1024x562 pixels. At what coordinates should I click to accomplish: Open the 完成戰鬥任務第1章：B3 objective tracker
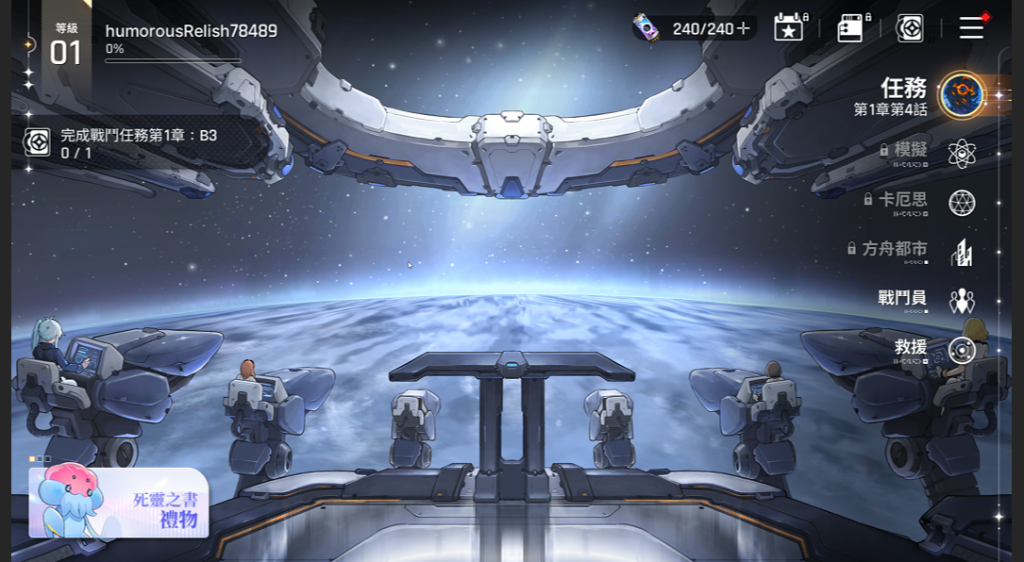pos(130,144)
